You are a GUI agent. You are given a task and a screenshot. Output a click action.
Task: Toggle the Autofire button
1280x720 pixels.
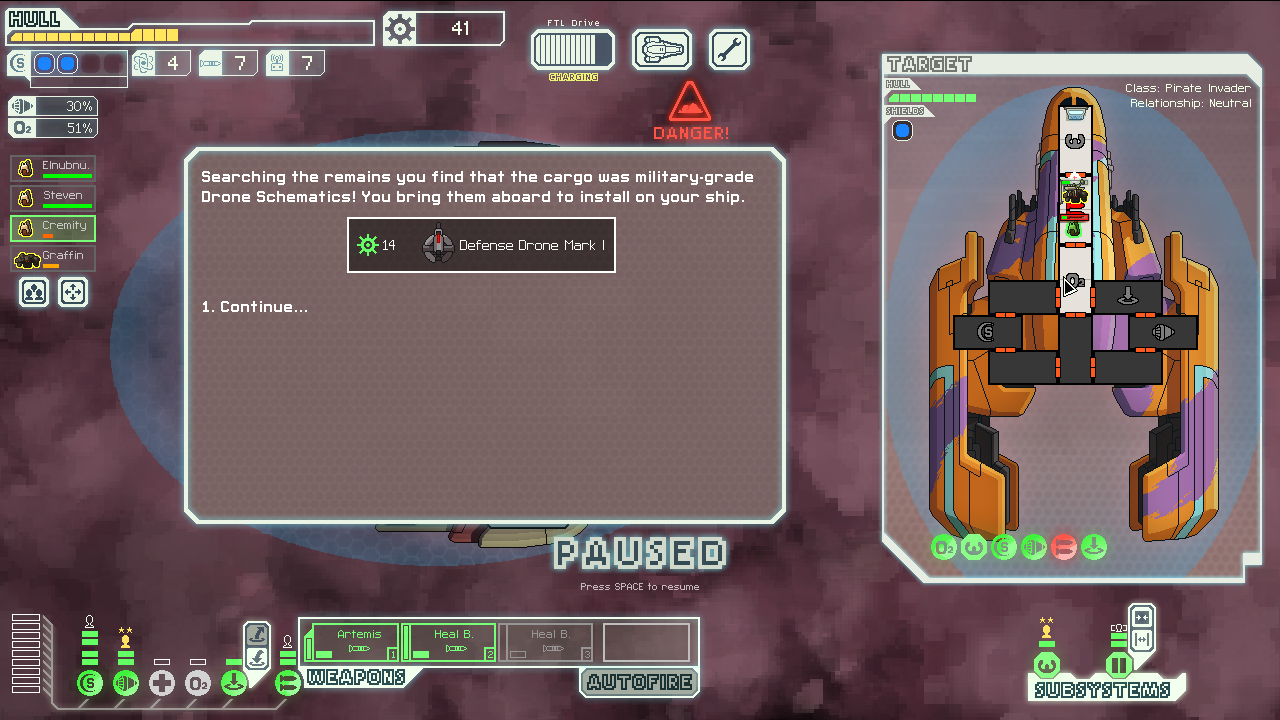[x=639, y=683]
